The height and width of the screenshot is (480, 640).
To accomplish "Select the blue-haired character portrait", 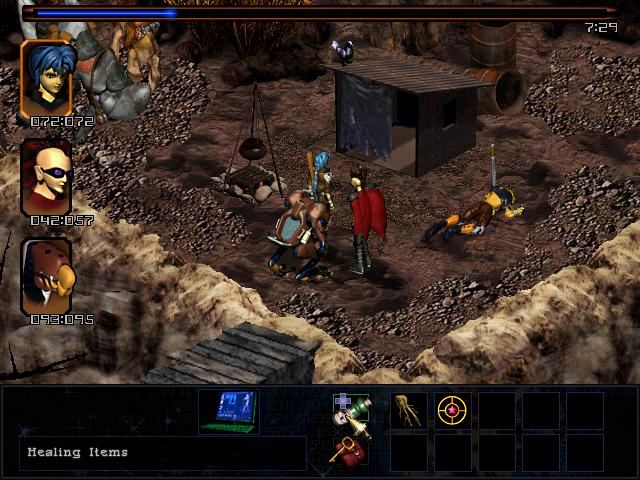I will [x=46, y=79].
